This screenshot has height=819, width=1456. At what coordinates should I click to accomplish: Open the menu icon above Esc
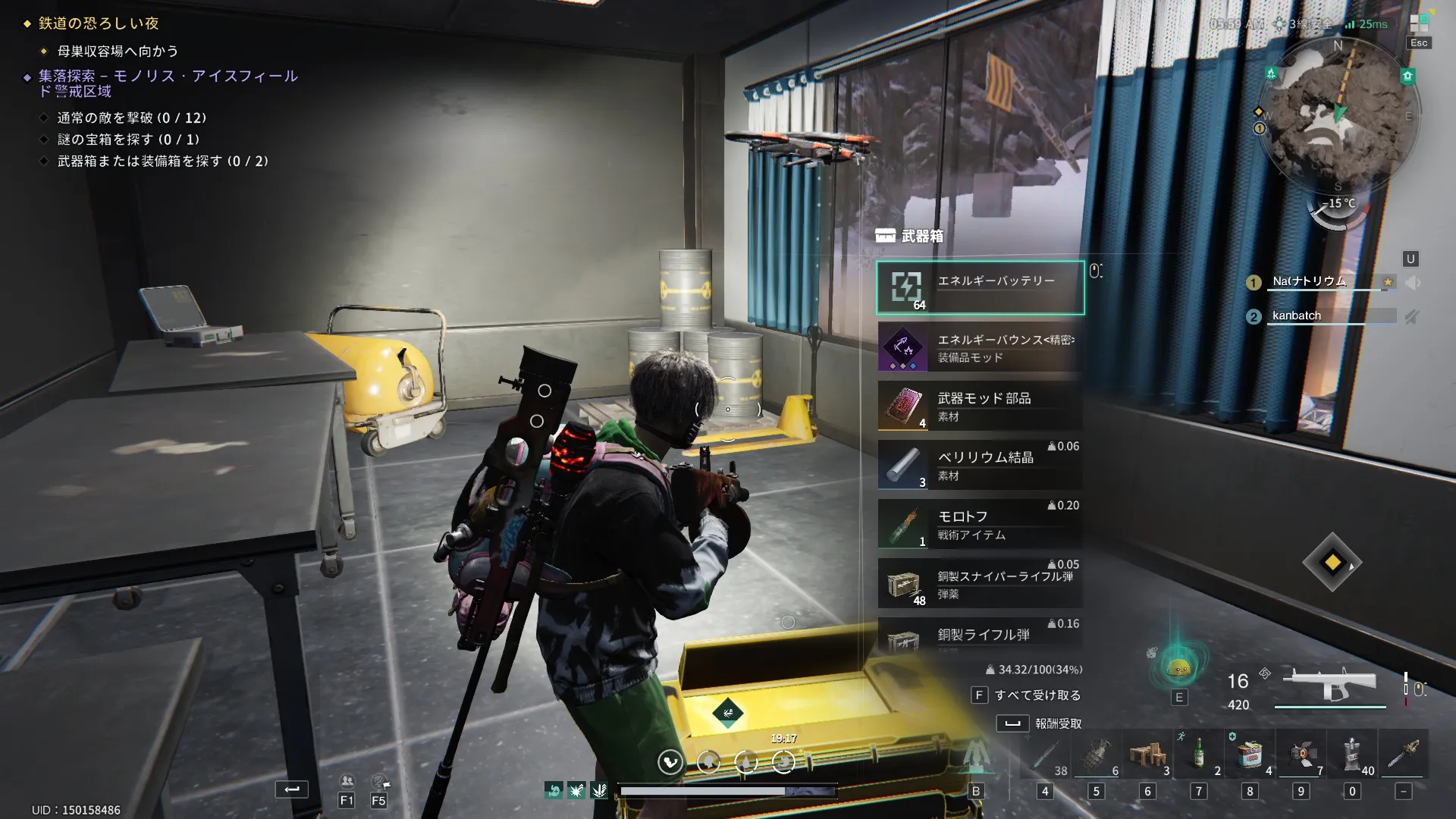1419,23
